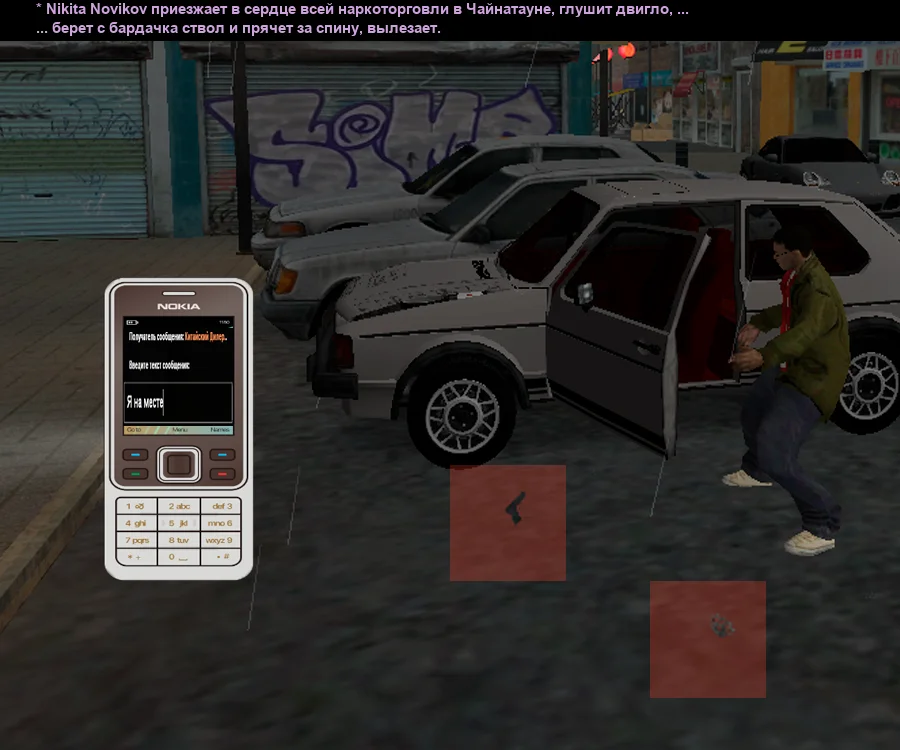Tap the "def 3" keypad key
Viewport: 900px width, 750px height.
pyautogui.click(x=221, y=507)
